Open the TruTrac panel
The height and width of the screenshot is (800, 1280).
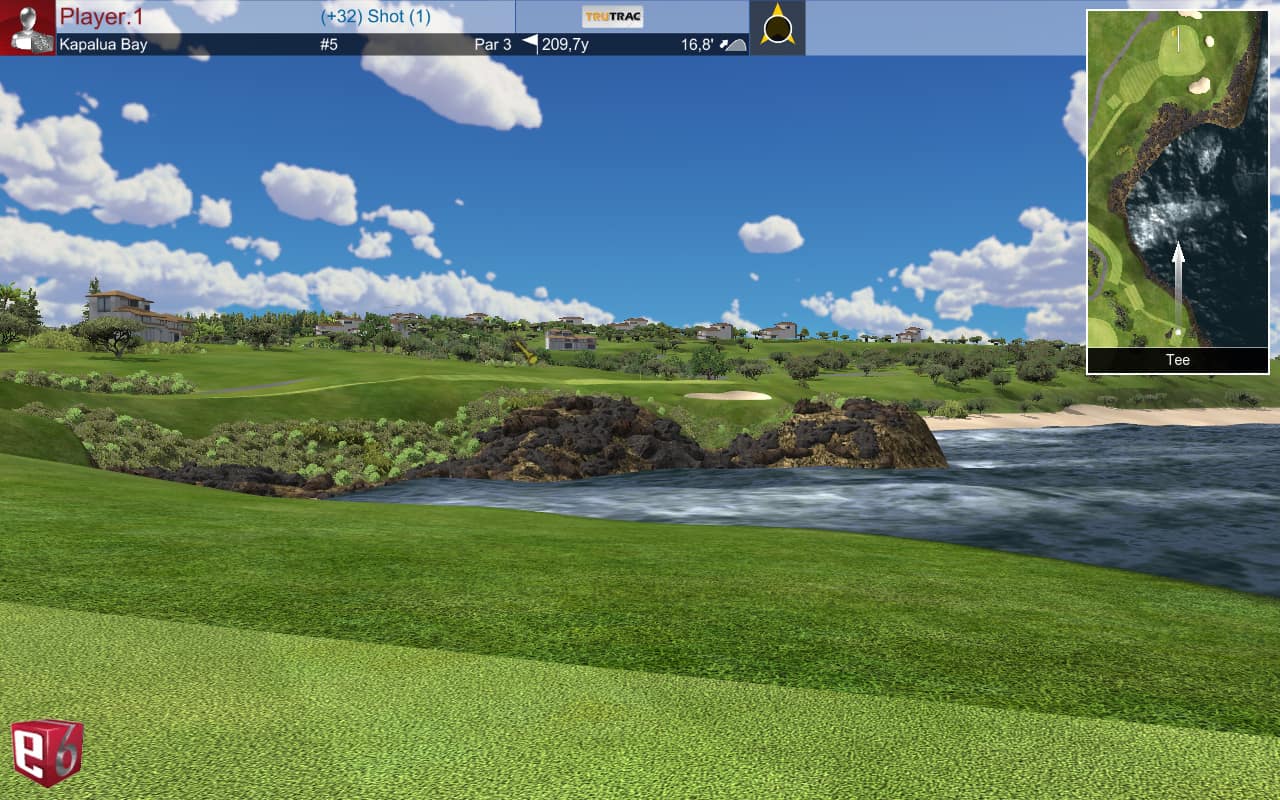612,17
